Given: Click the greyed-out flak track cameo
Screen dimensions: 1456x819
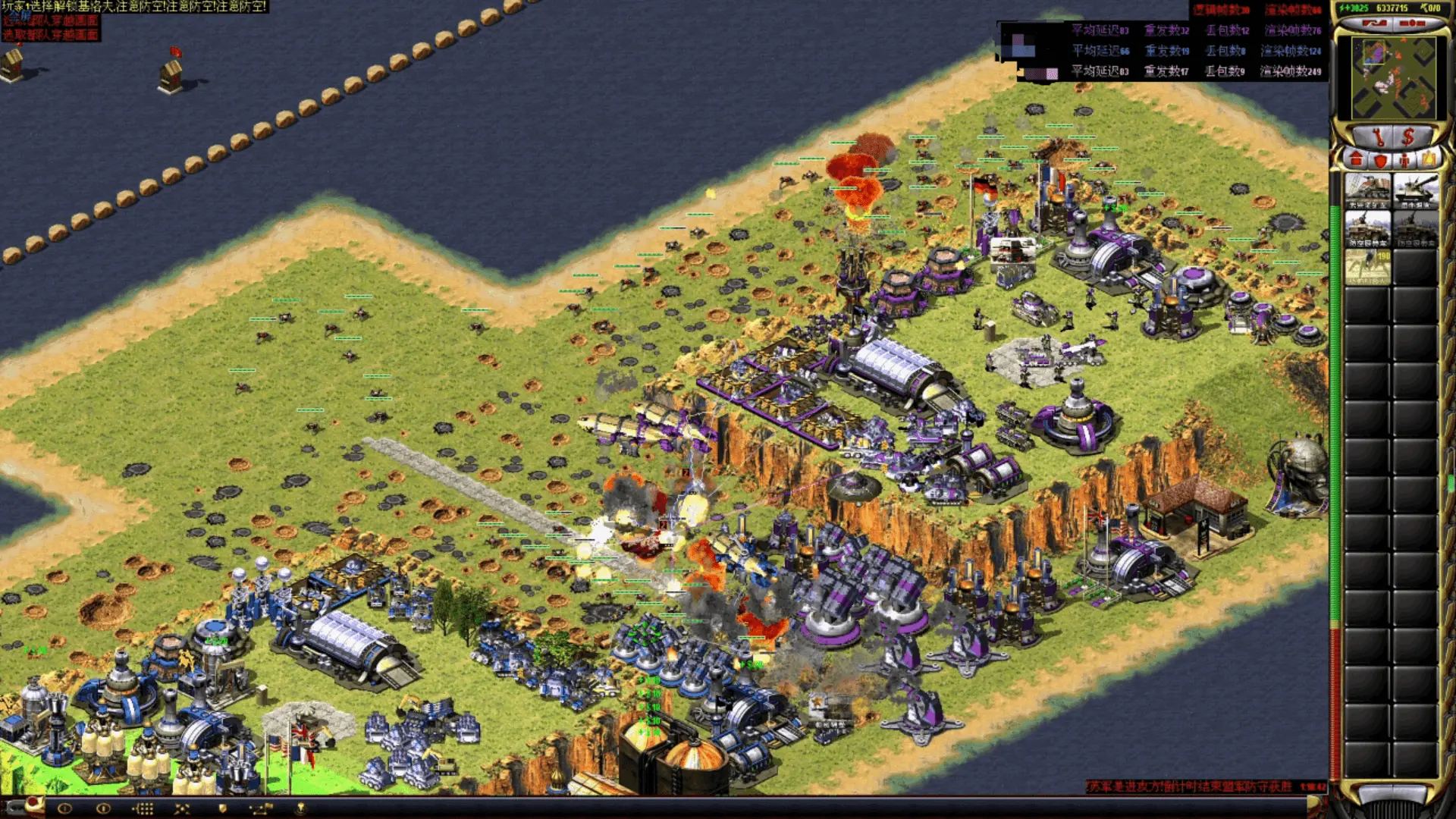Looking at the screenshot, I should point(1415,228).
